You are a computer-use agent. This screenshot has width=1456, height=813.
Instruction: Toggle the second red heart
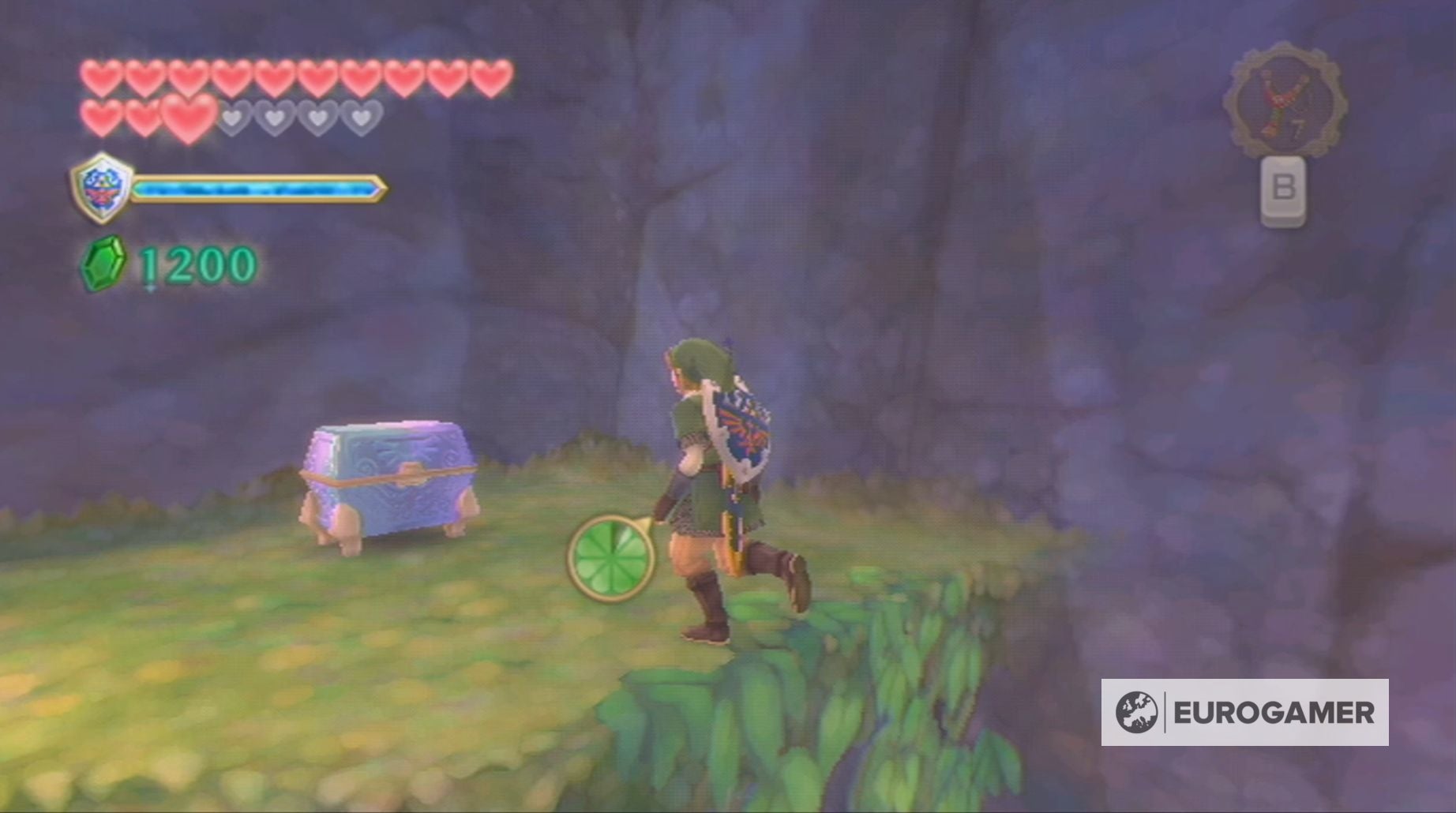point(144,77)
